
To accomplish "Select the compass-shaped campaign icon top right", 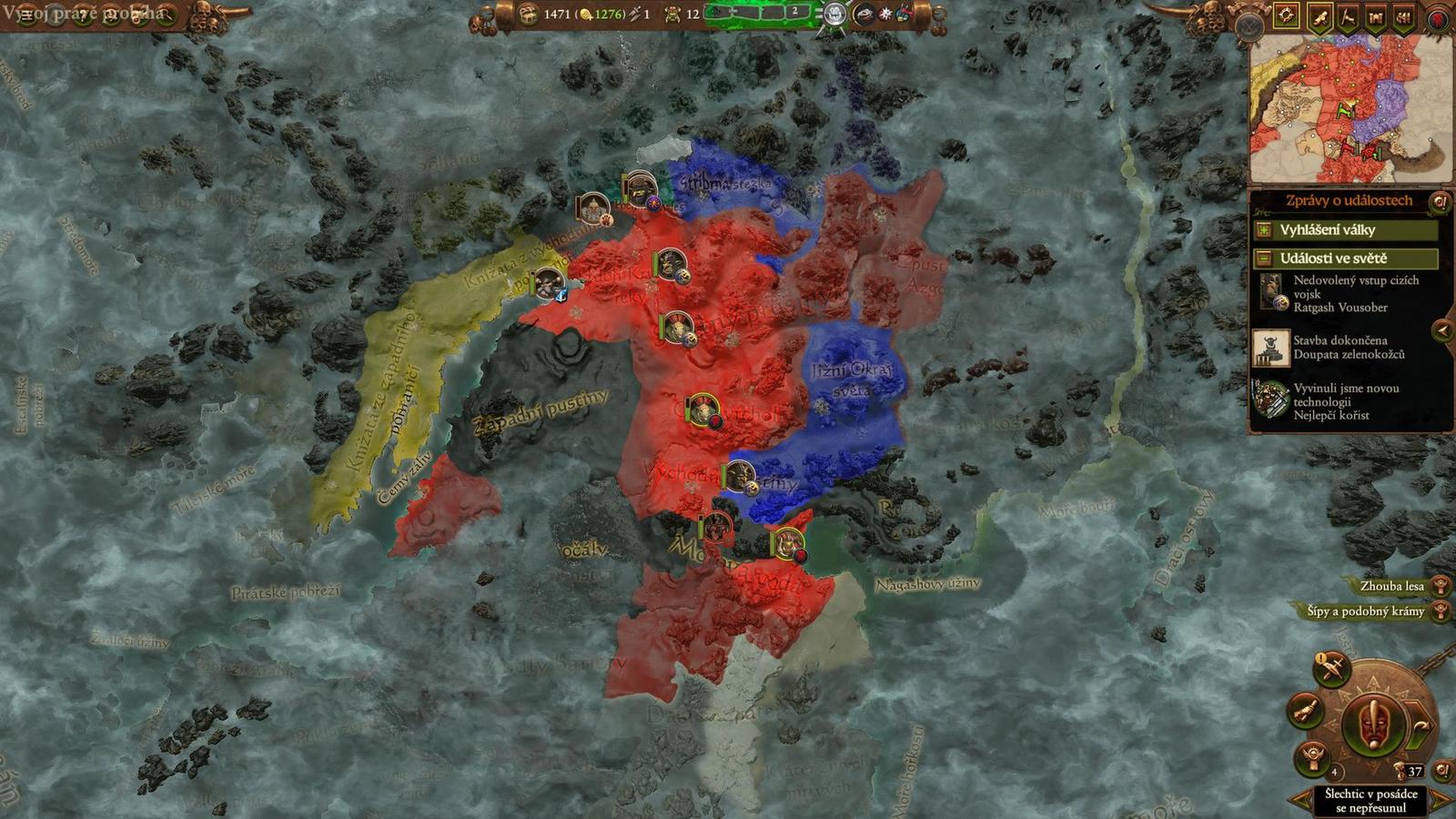I will [1286, 15].
